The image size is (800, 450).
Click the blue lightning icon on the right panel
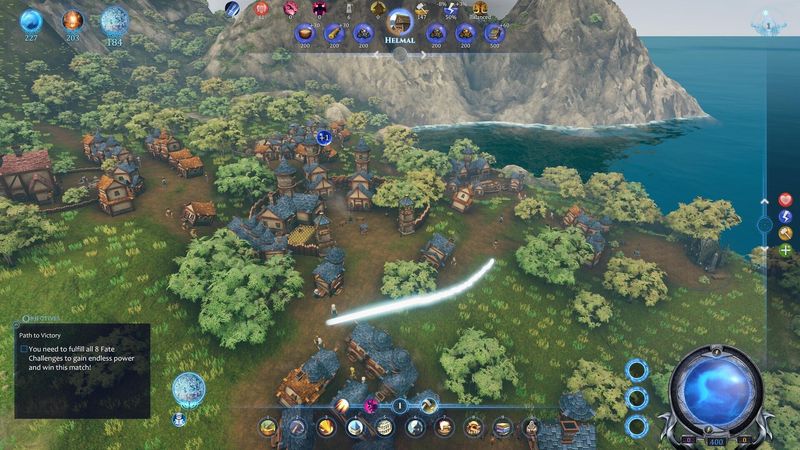pos(786,216)
